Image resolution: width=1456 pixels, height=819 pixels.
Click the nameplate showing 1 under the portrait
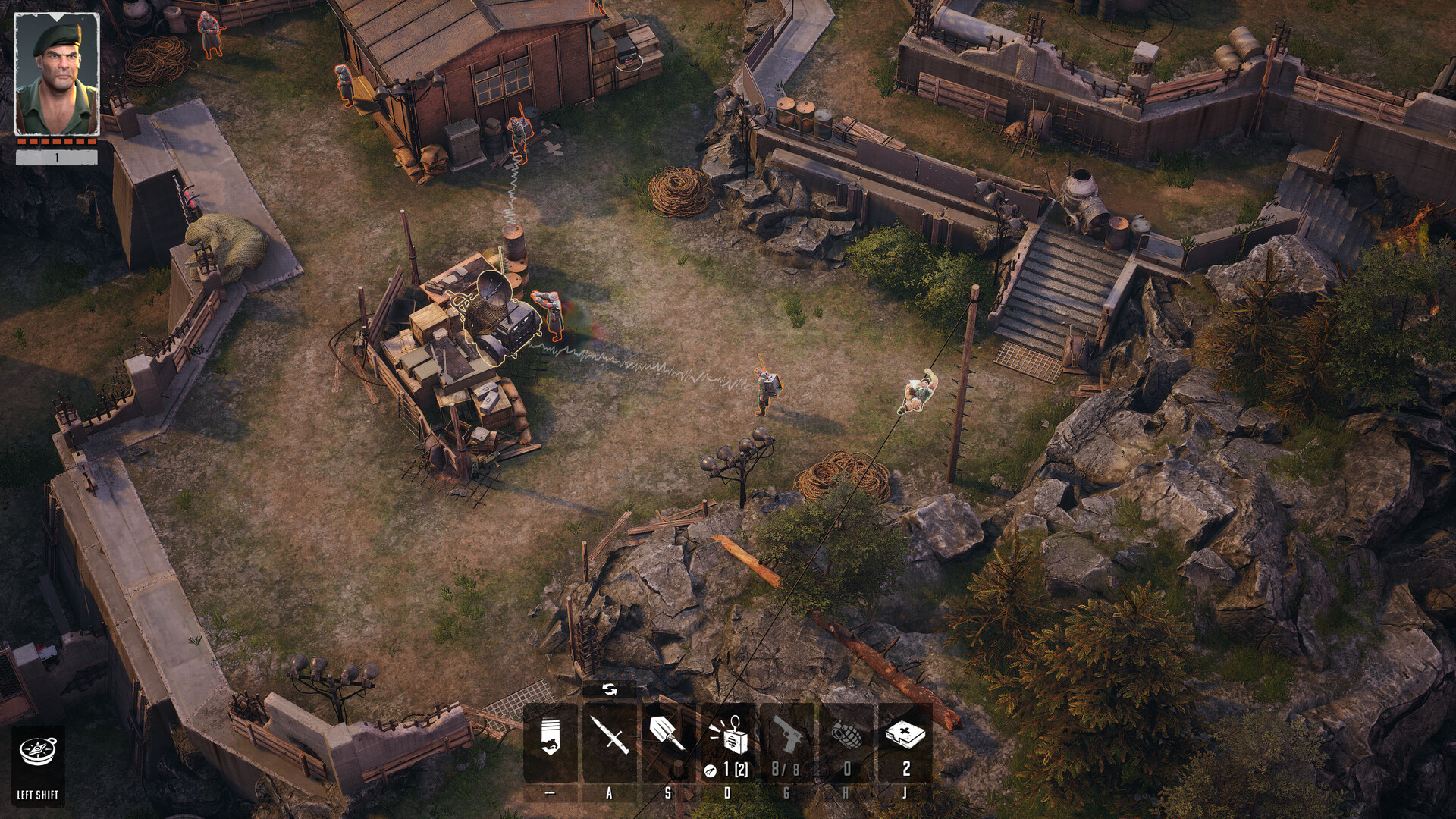click(x=56, y=156)
